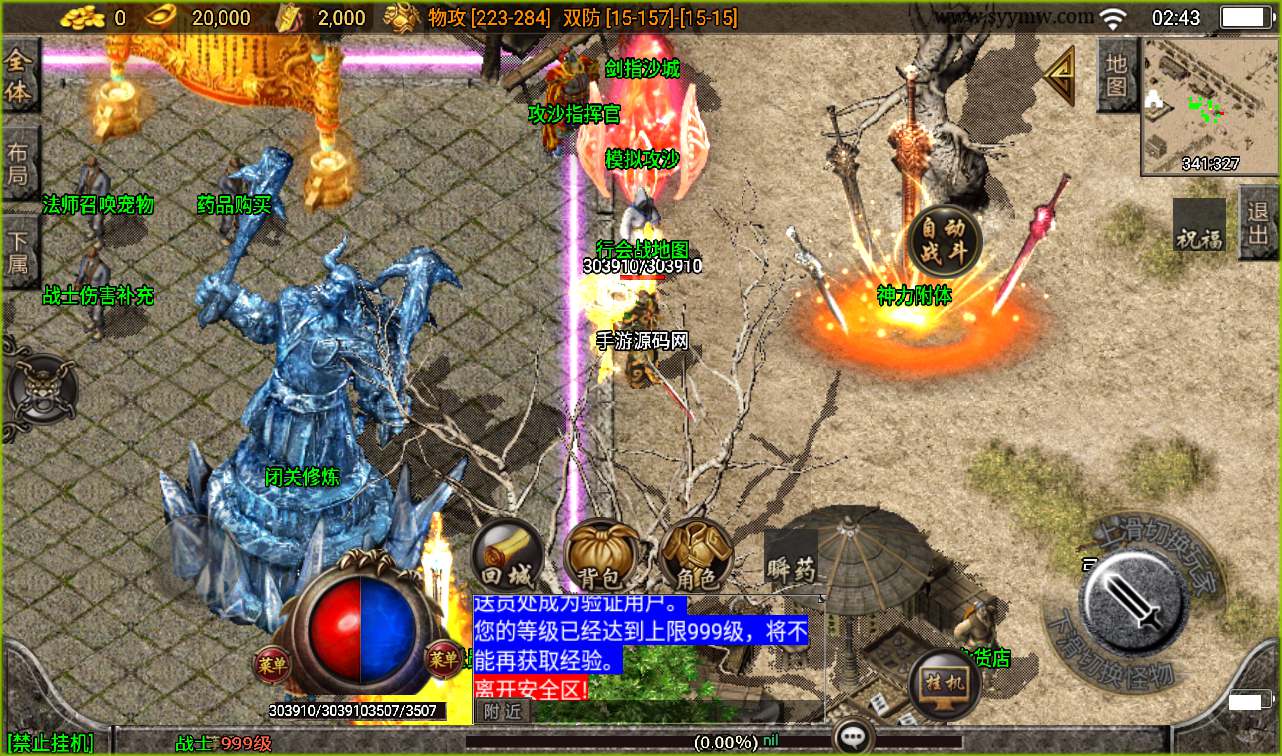Image resolution: width=1282 pixels, height=756 pixels.
Task: Exit with the 退出 button
Action: [1258, 223]
